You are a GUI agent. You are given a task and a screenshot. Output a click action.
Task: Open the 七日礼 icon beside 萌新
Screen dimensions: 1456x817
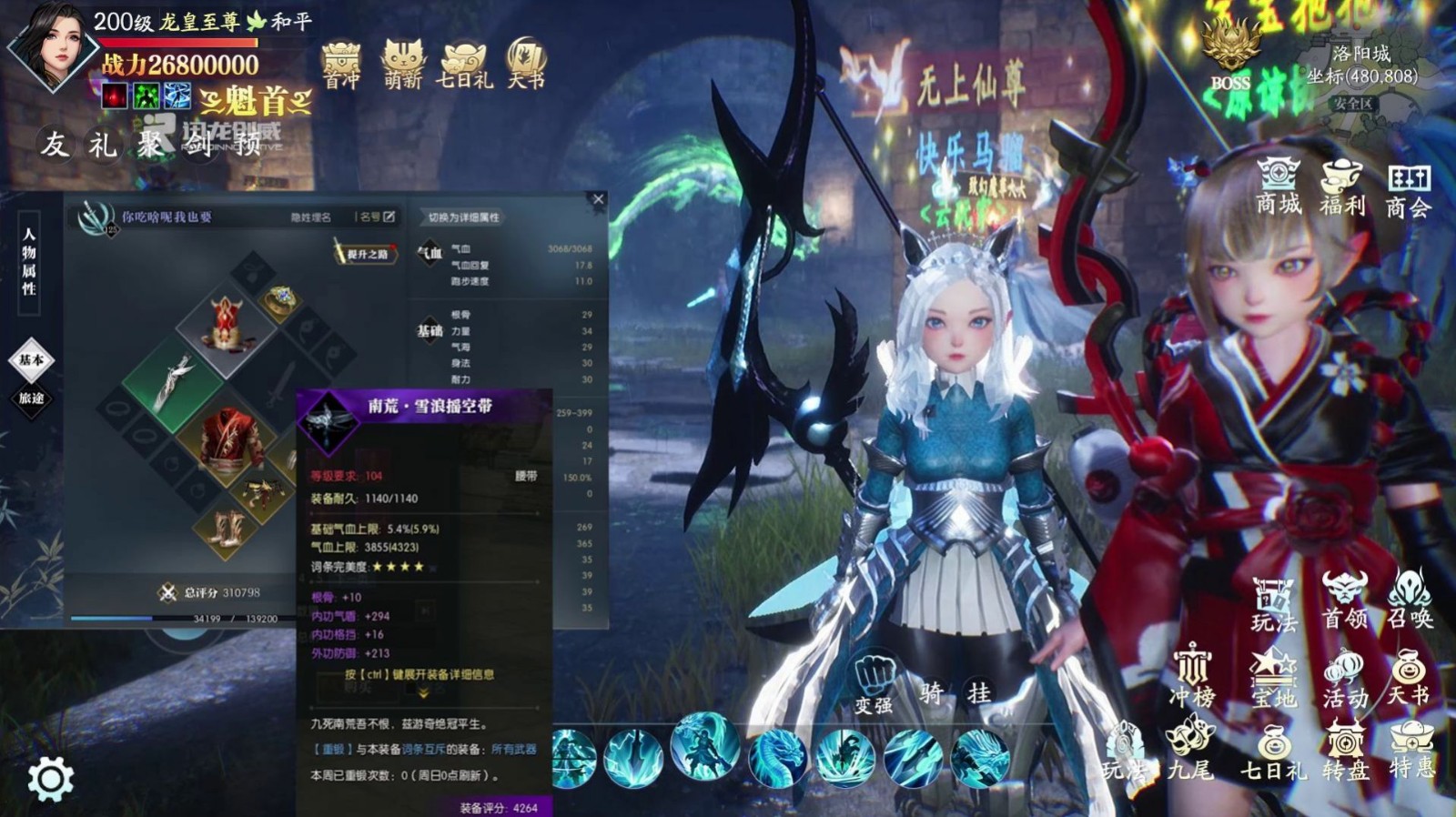point(463,64)
